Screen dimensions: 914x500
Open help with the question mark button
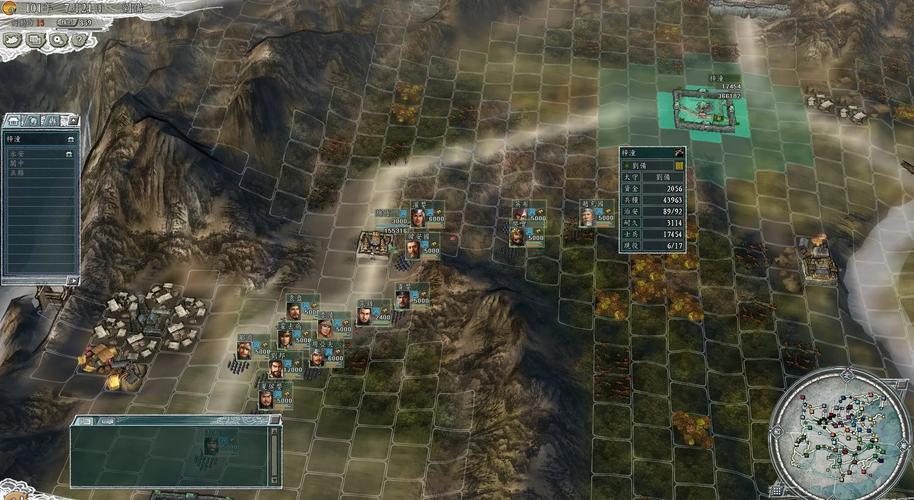pyautogui.click(x=79, y=40)
